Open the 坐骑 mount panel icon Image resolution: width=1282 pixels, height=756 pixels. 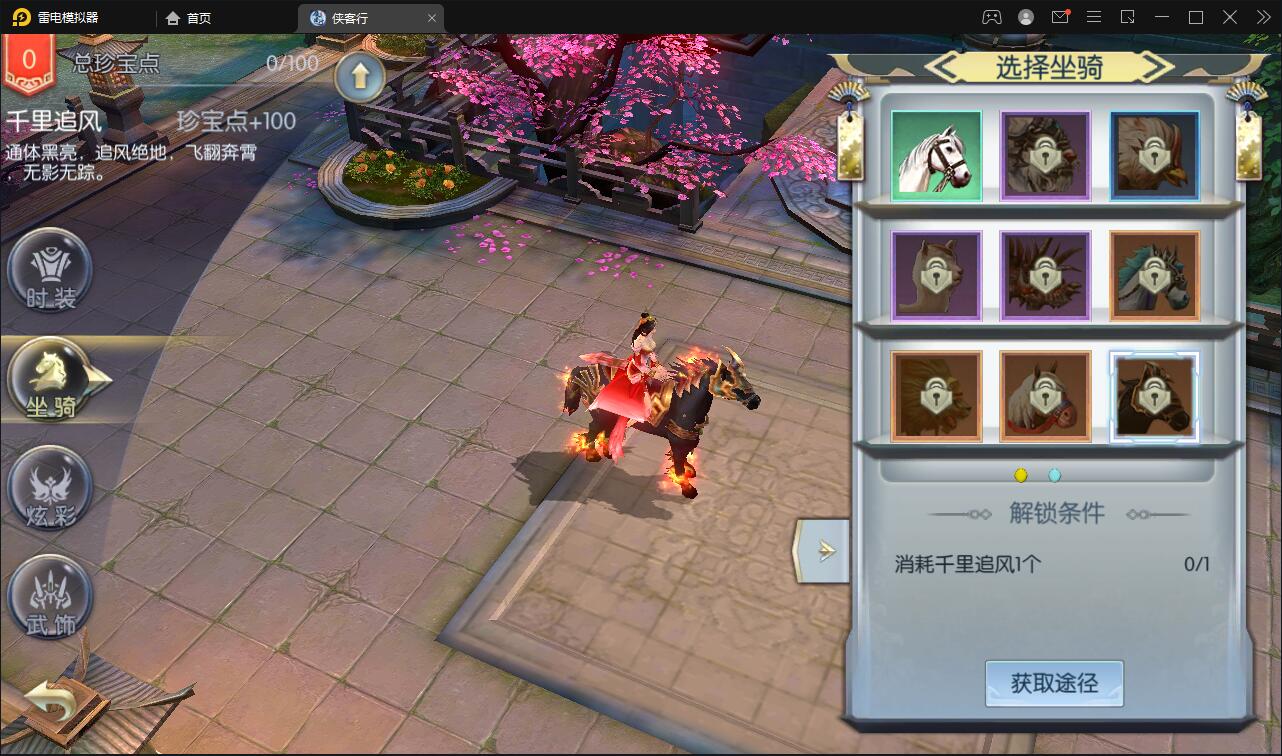click(x=50, y=380)
